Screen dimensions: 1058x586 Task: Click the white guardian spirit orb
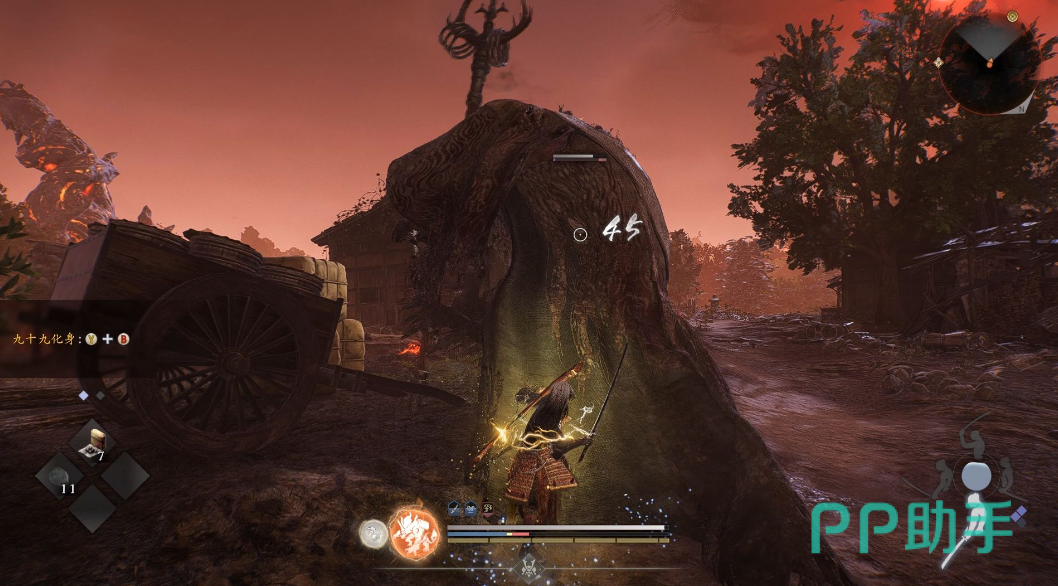point(374,533)
